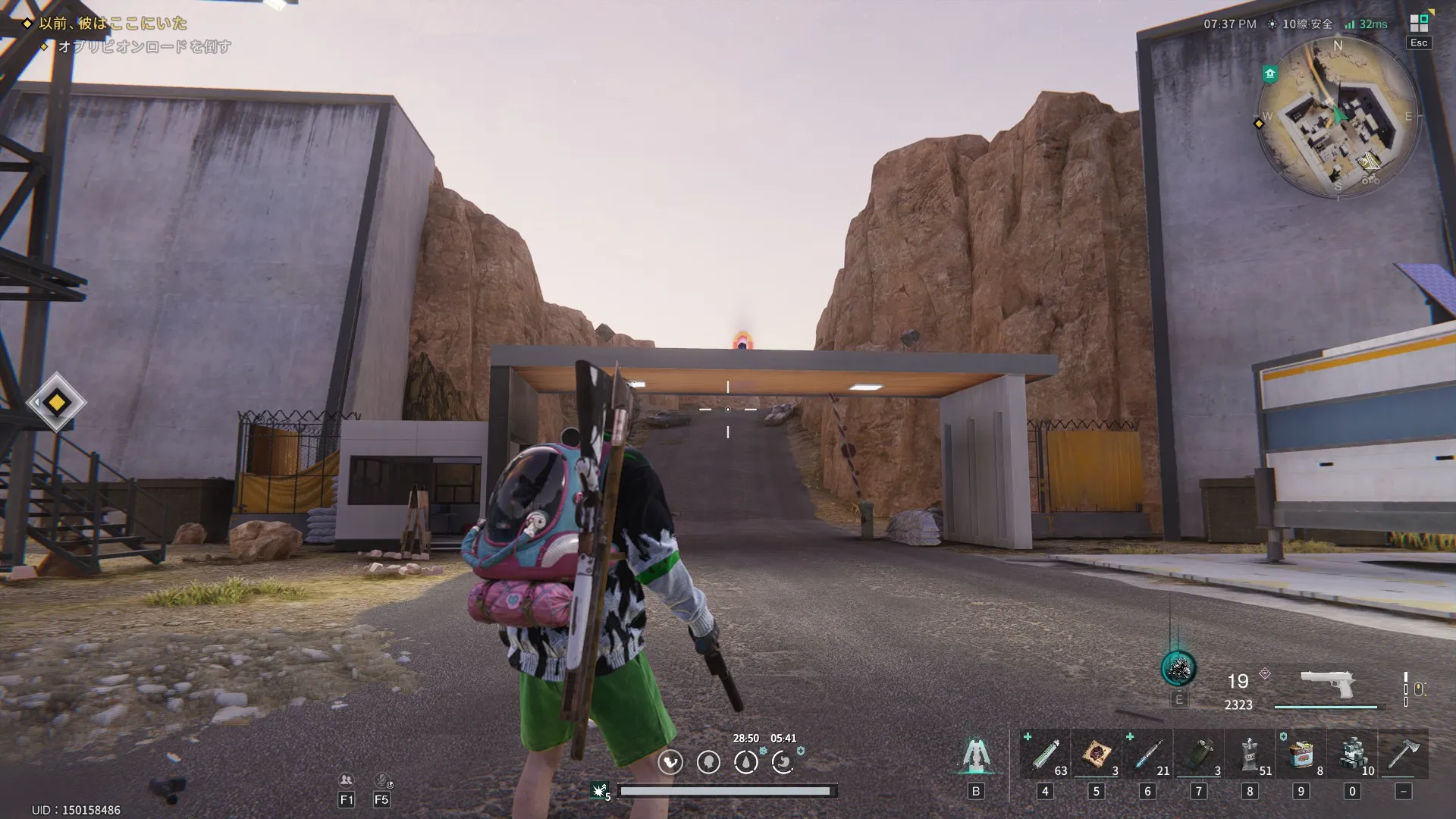
Task: Equip the axe tool slot
Action: point(1403,754)
